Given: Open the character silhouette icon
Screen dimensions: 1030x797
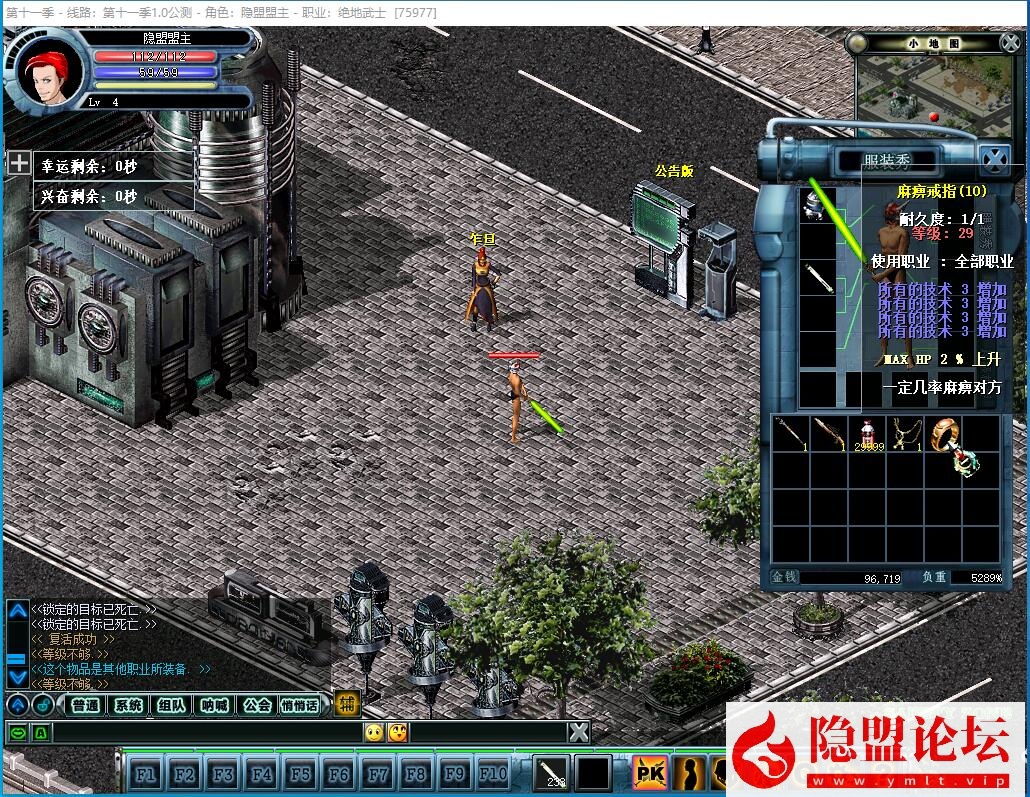Looking at the screenshot, I should [689, 773].
